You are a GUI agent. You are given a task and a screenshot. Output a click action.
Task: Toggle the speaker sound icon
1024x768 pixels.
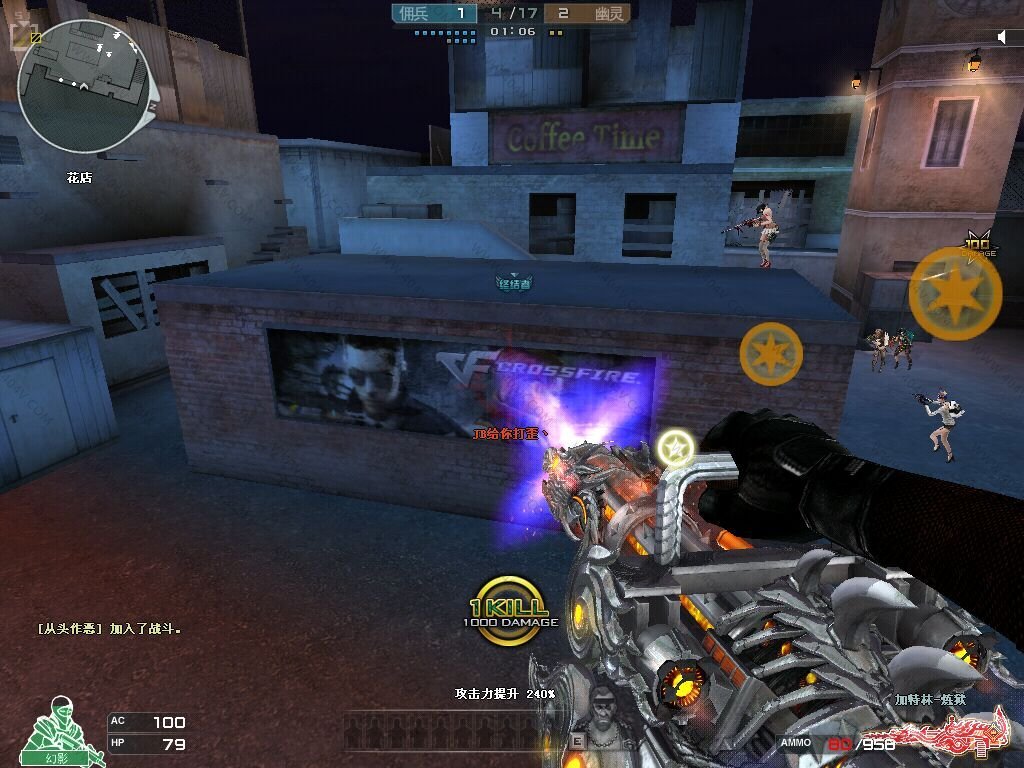coord(1001,37)
